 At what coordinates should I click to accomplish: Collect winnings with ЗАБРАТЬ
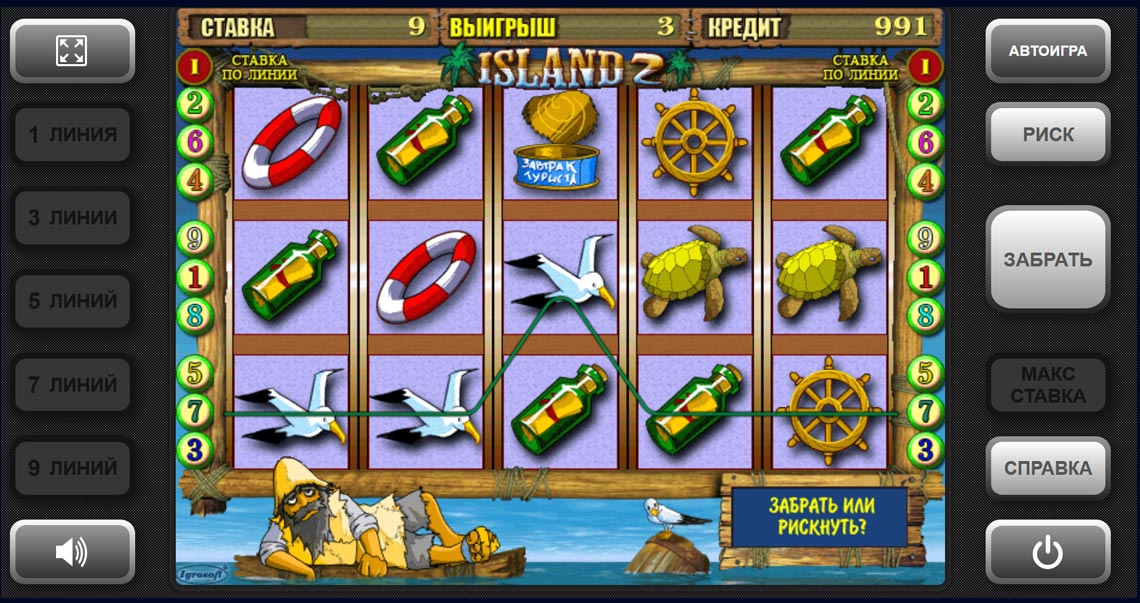coord(1047,260)
